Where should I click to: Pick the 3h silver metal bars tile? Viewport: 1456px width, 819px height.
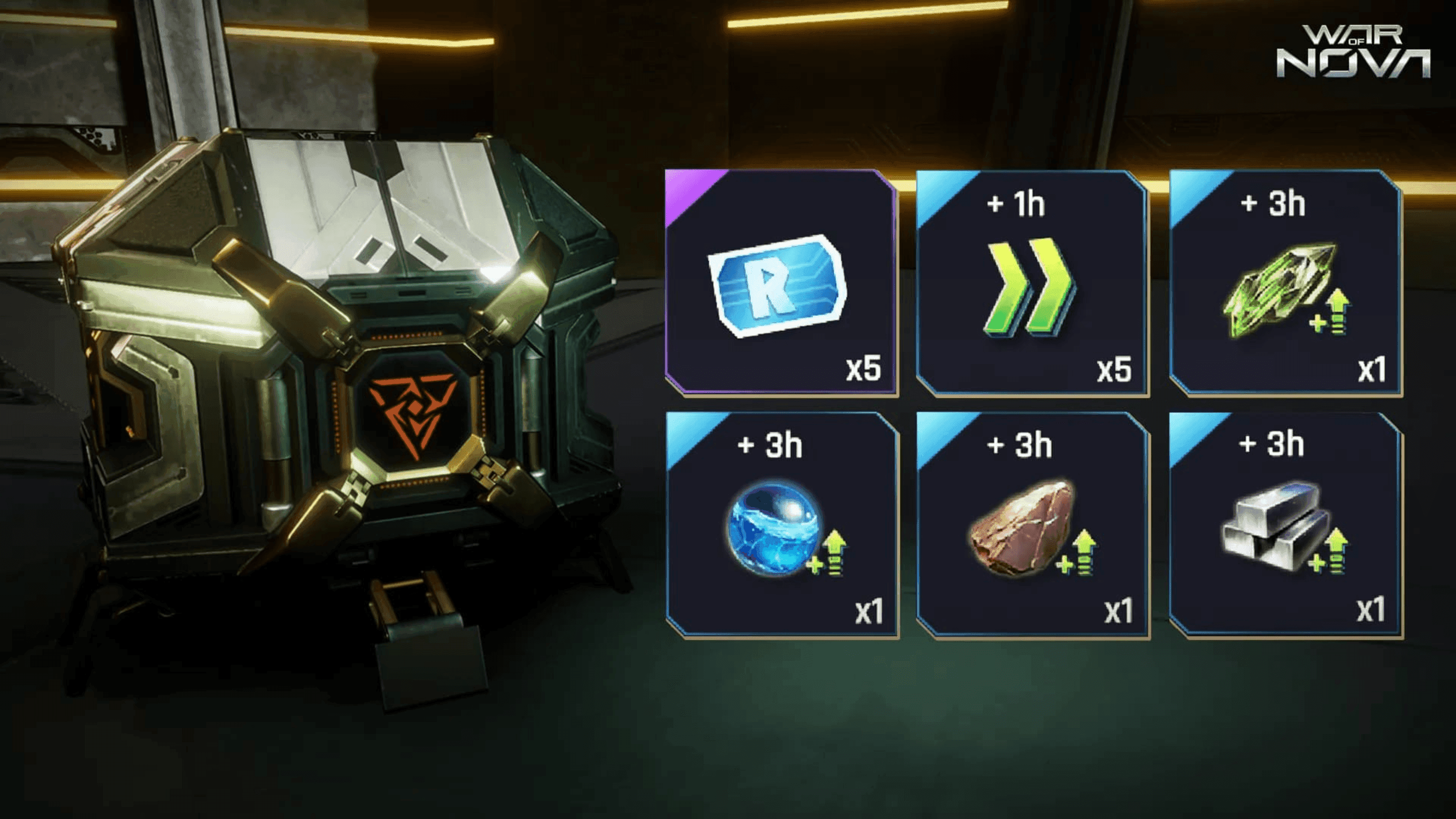point(1285,525)
